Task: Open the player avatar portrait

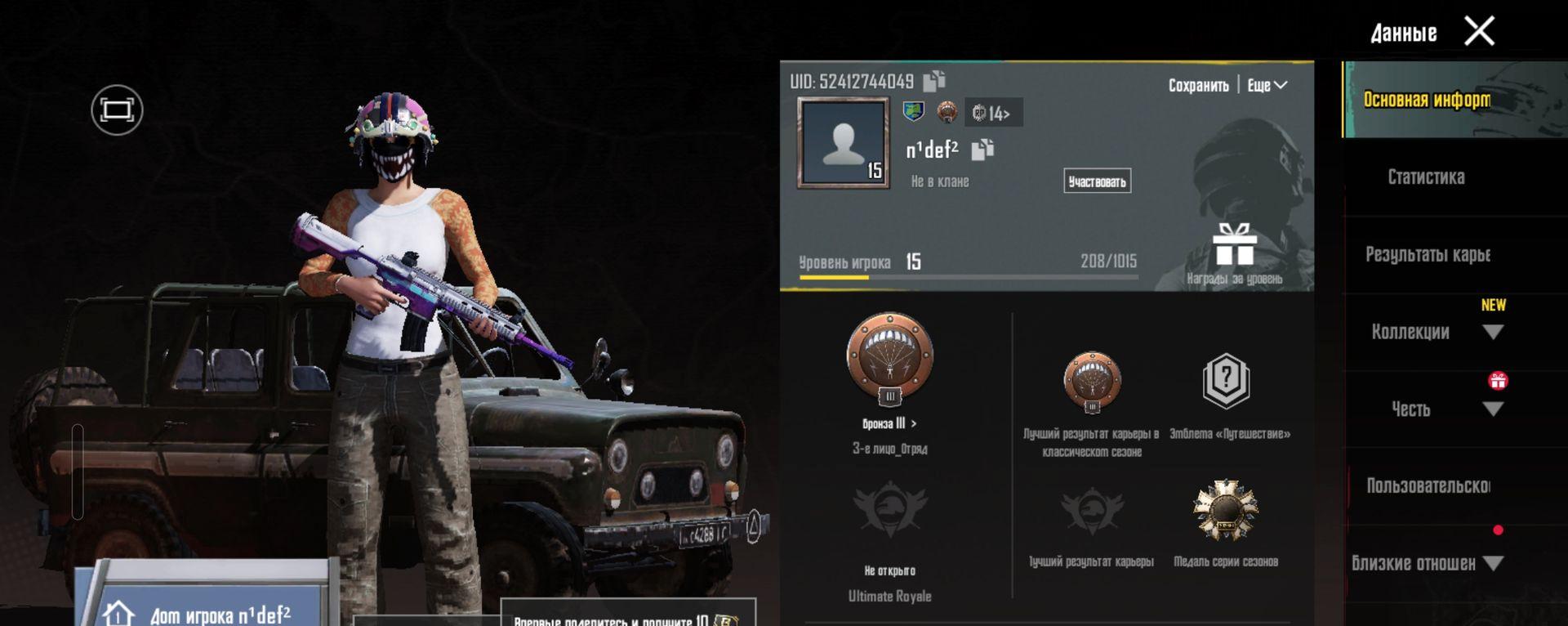Action: pos(843,143)
